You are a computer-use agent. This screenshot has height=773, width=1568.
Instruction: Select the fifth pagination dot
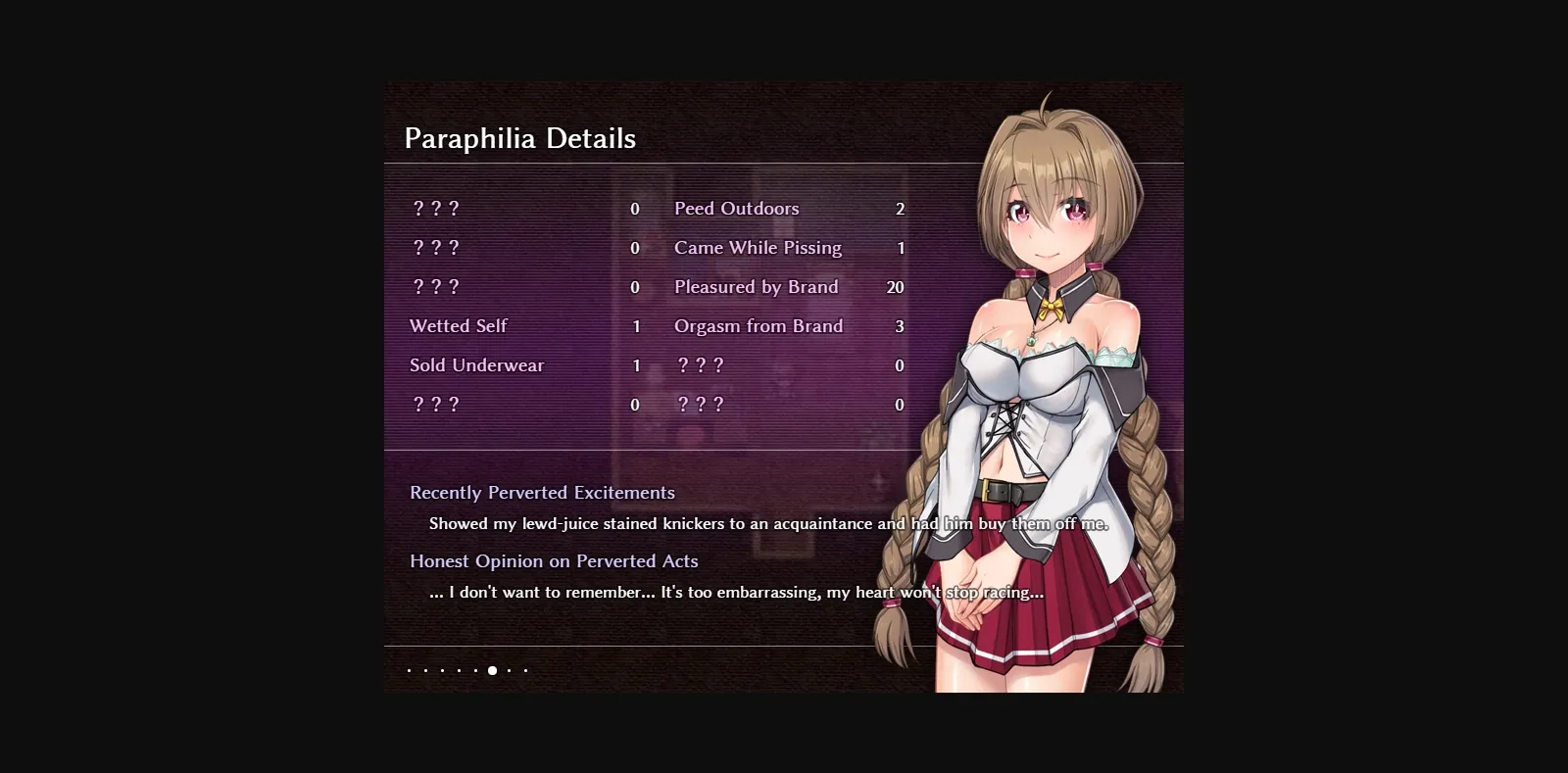(475, 671)
